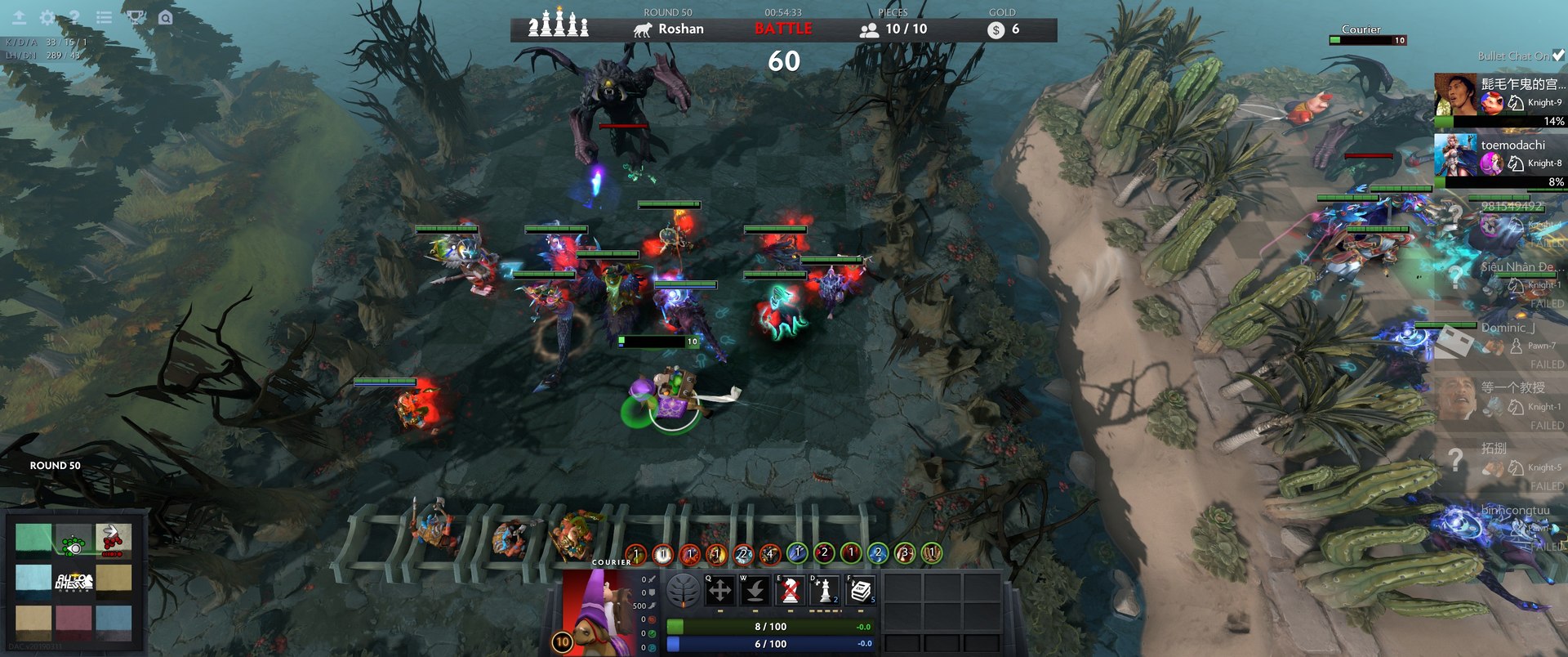Click the question mark help icon
Image resolution: width=1568 pixels, height=657 pixels.
pos(74,17)
